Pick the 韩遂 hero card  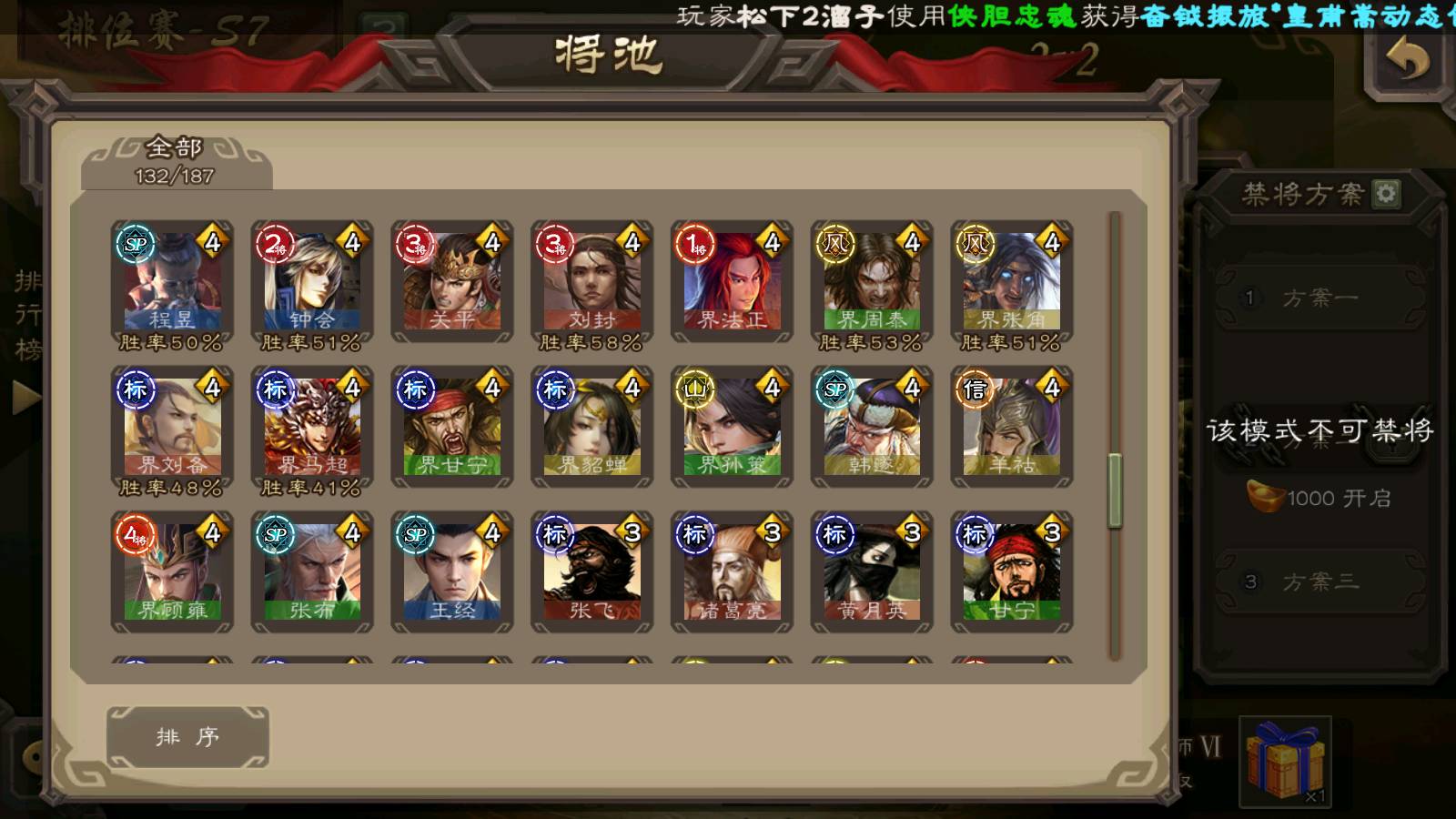(872, 428)
